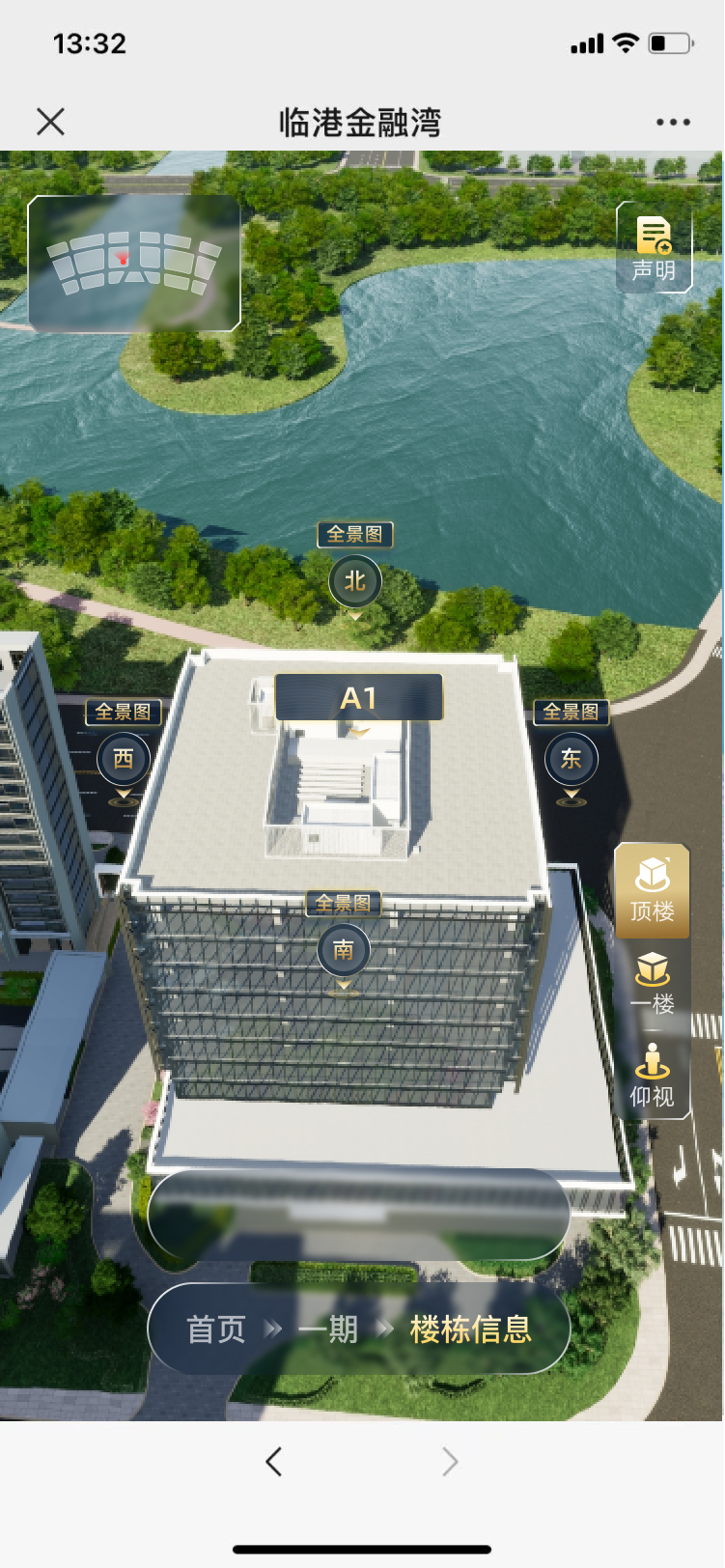View the 北 north panorama
The width and height of the screenshot is (725, 1568).
click(355, 581)
